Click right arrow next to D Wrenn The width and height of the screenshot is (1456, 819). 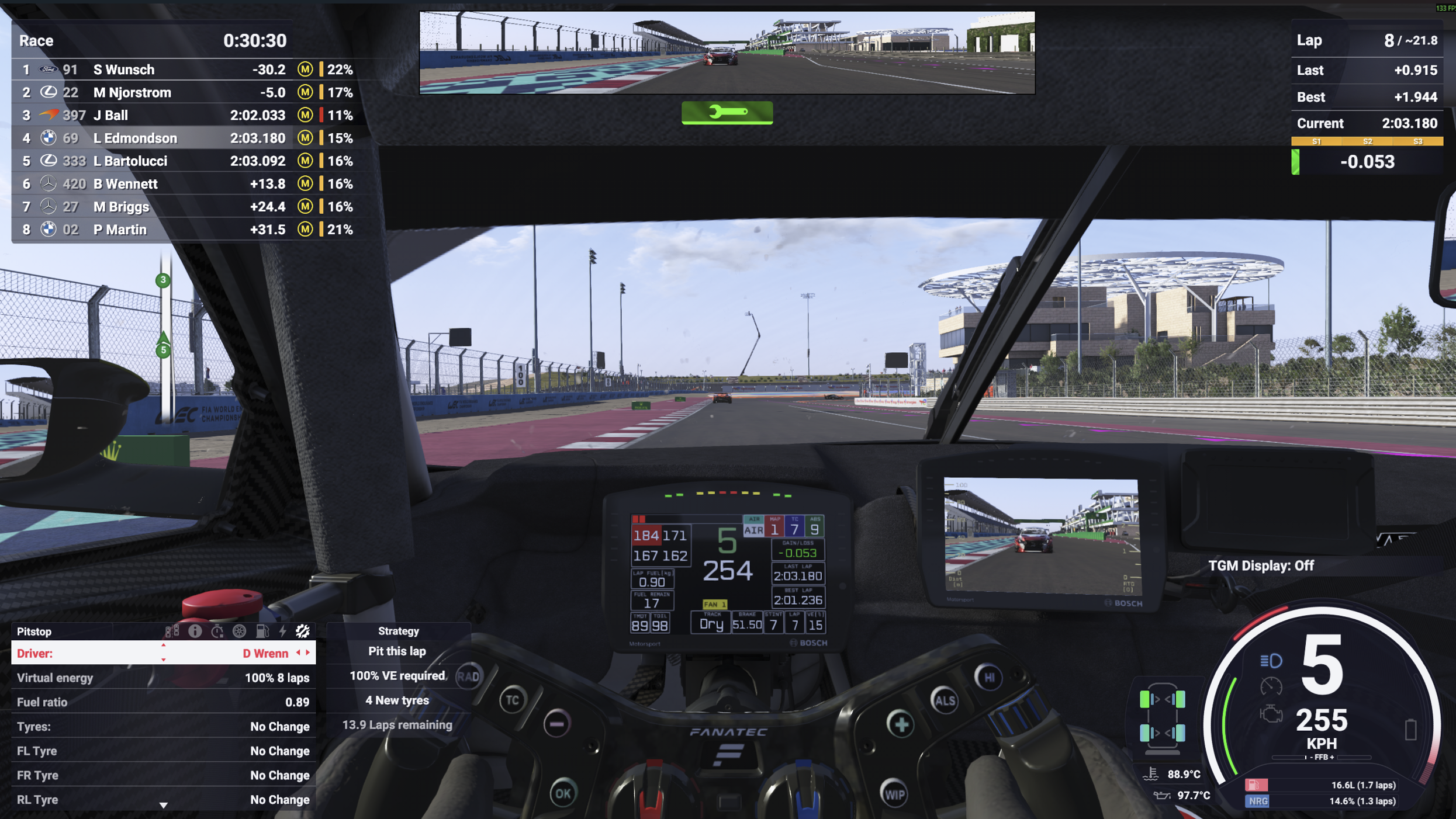pos(308,653)
